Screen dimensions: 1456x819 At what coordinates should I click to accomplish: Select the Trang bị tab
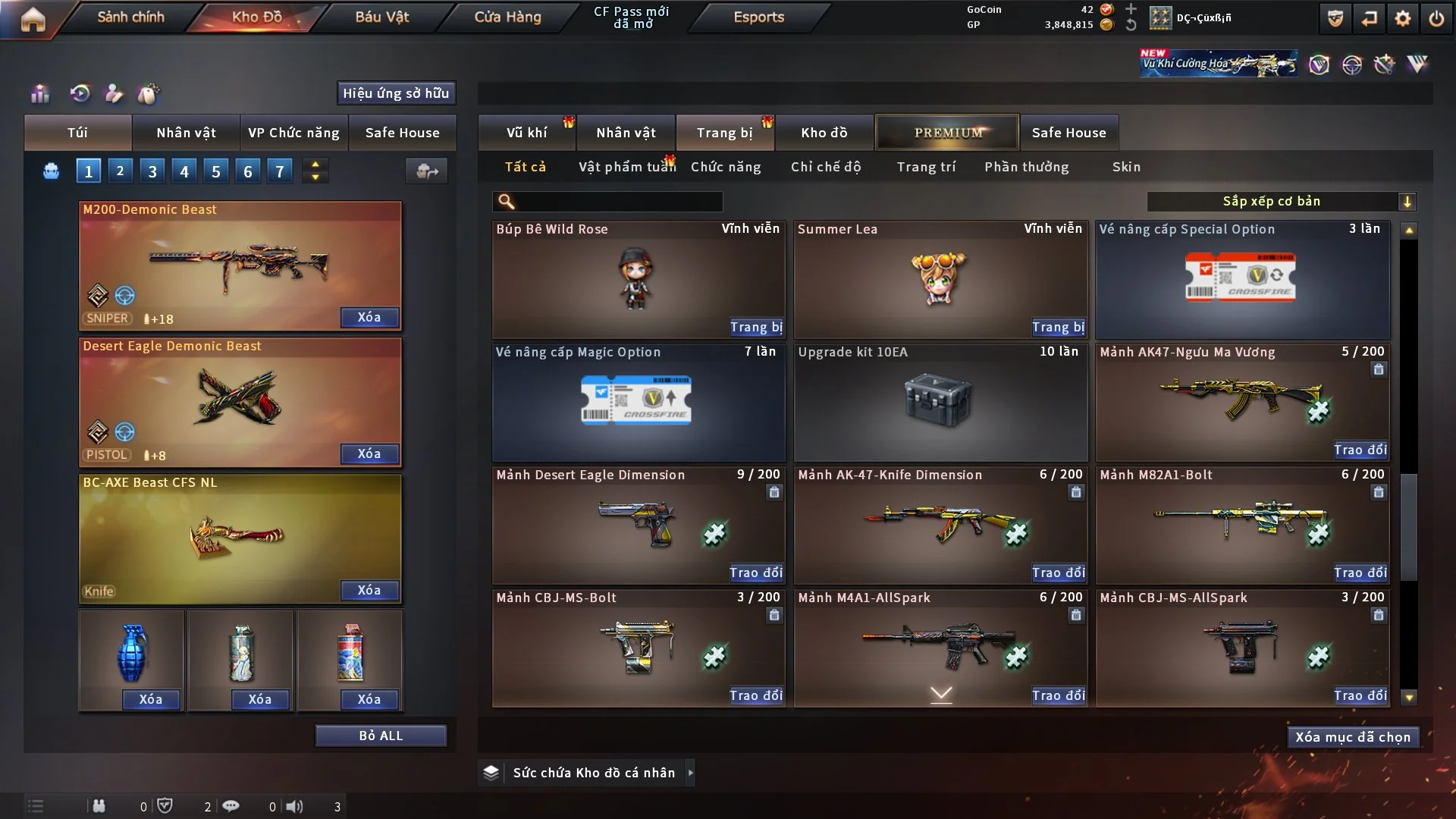[x=724, y=133]
